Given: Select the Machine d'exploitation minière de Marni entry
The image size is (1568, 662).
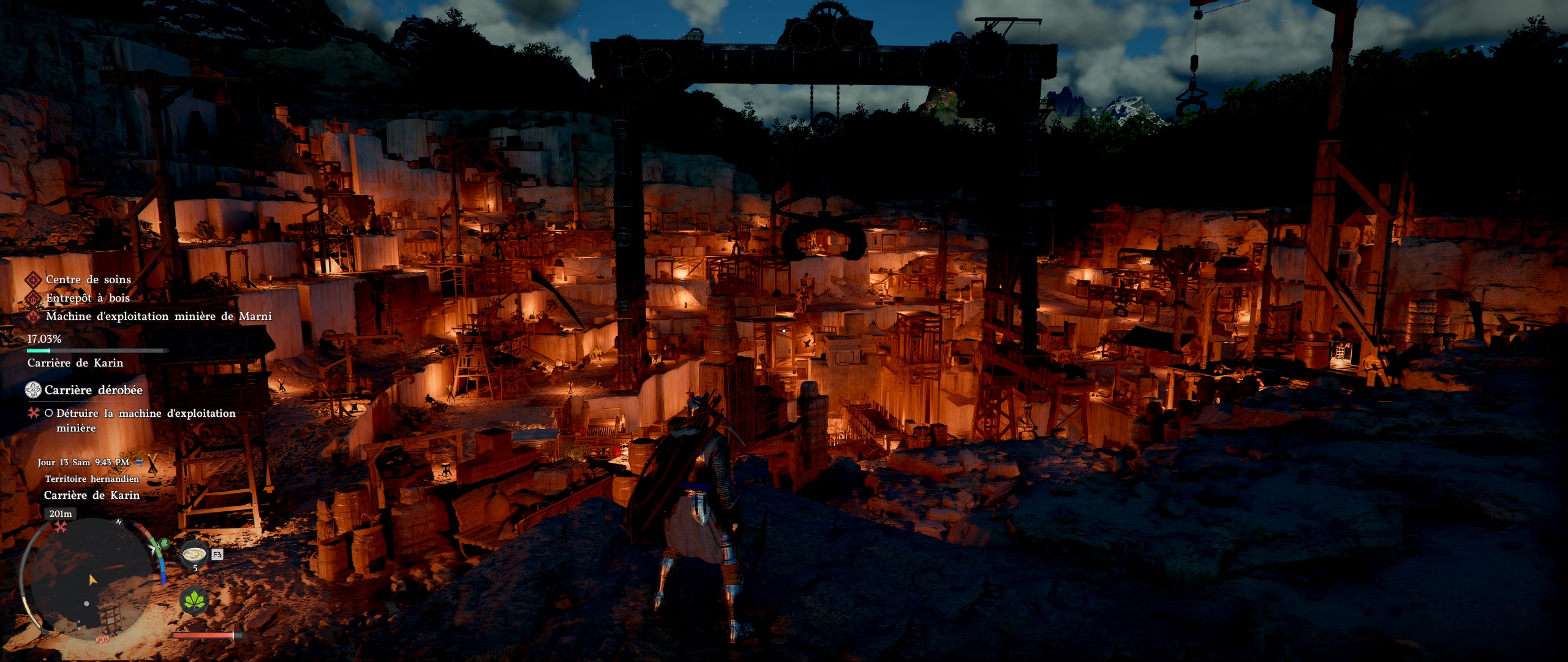Looking at the screenshot, I should pyautogui.click(x=158, y=316).
